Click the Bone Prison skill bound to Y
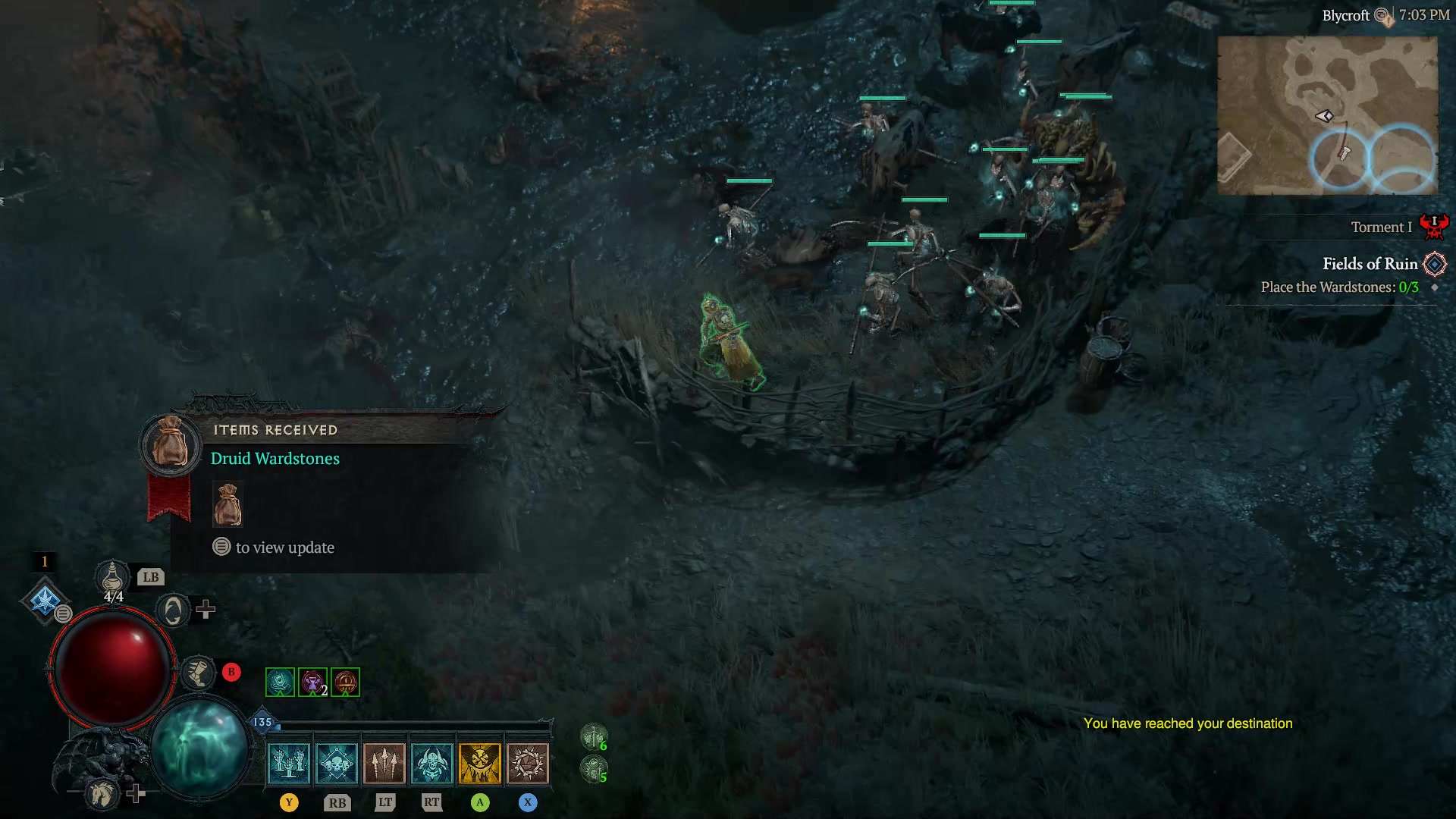Image resolution: width=1456 pixels, height=819 pixels. click(290, 762)
